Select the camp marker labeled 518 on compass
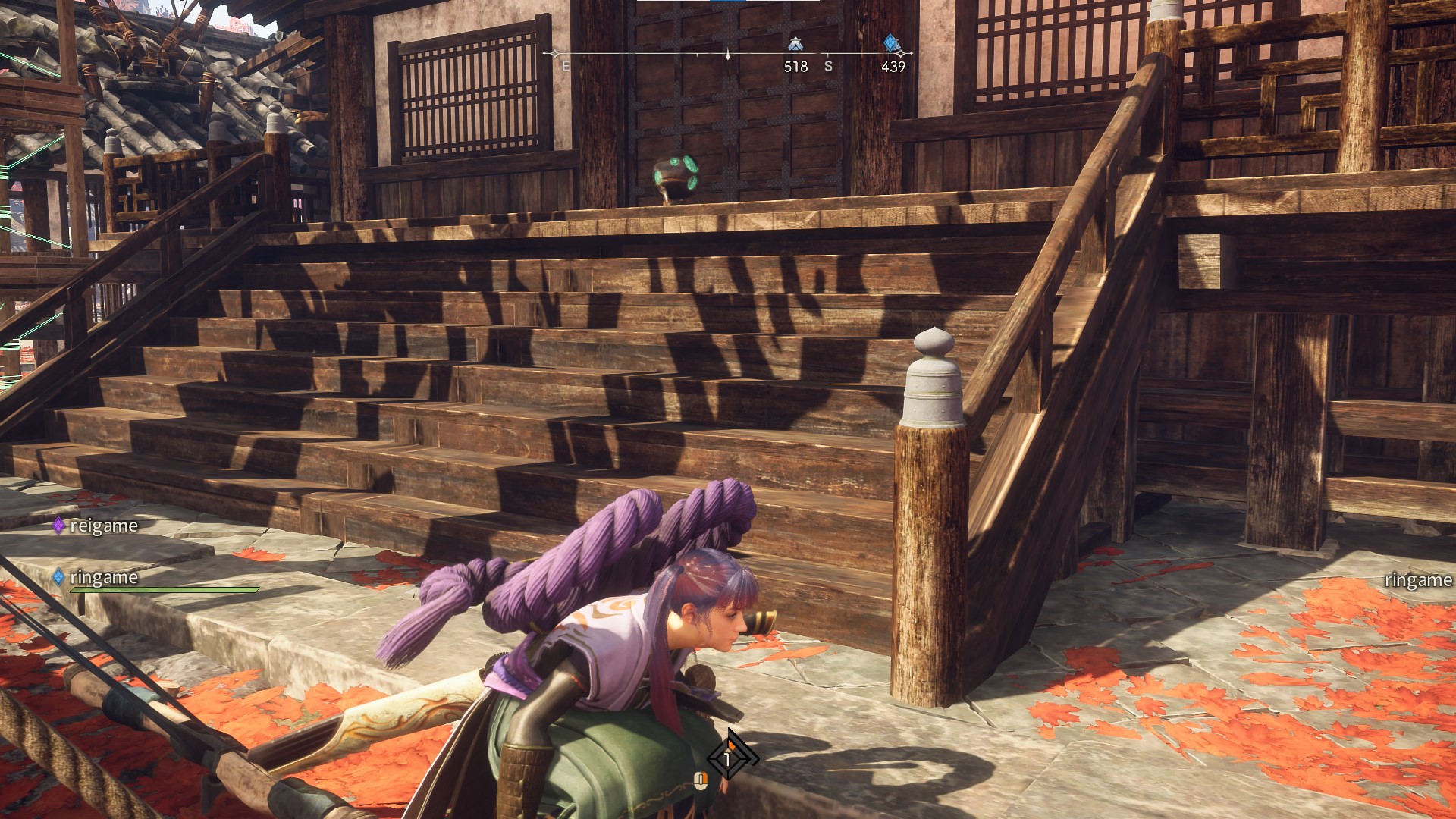This screenshot has height=819, width=1456. (x=795, y=44)
